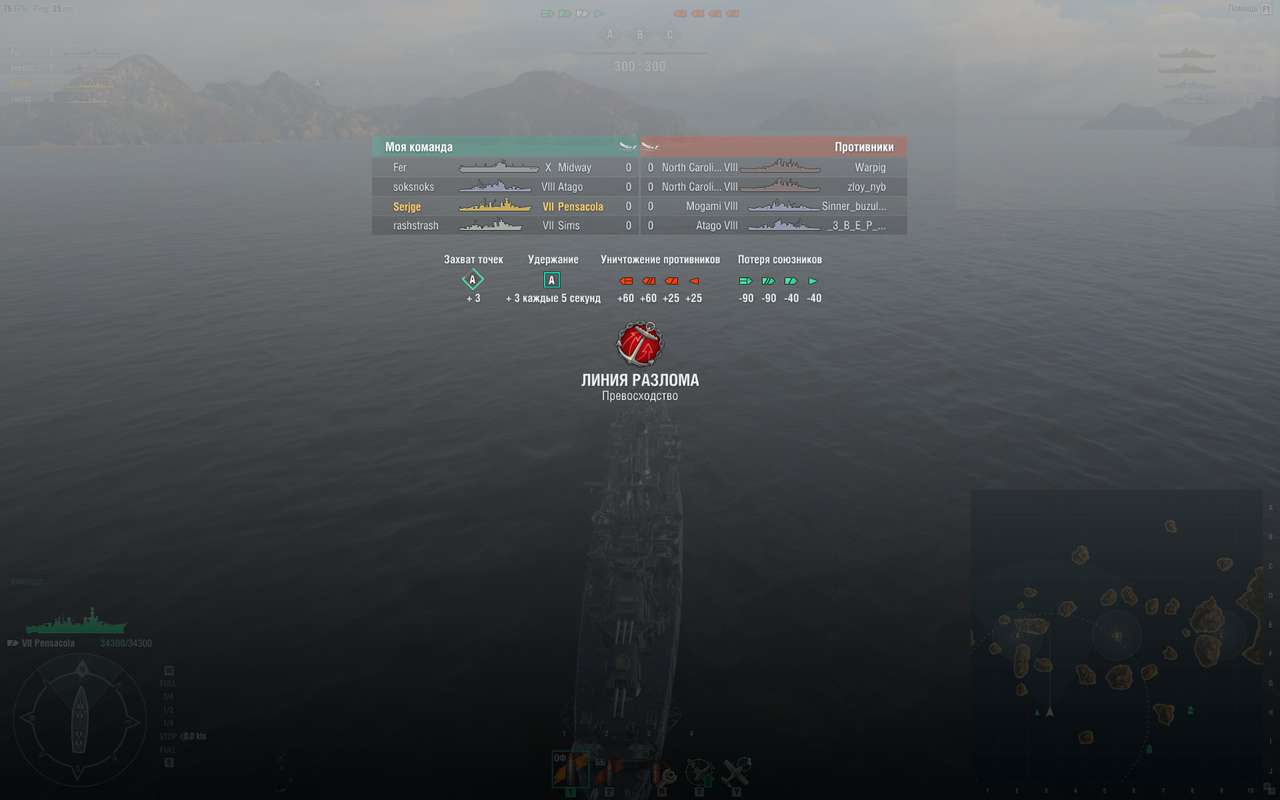Click the anchor battle-type emblem above Линия Разлома
The width and height of the screenshot is (1280, 800).
point(640,343)
